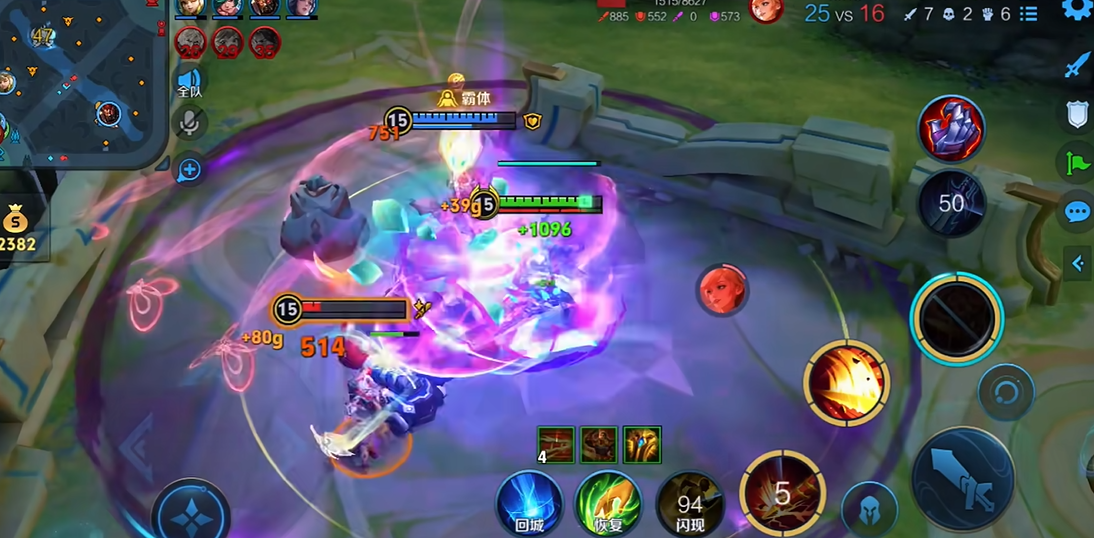This screenshot has height=538, width=1094.
Task: Toggle the microphone button
Action: click(189, 124)
